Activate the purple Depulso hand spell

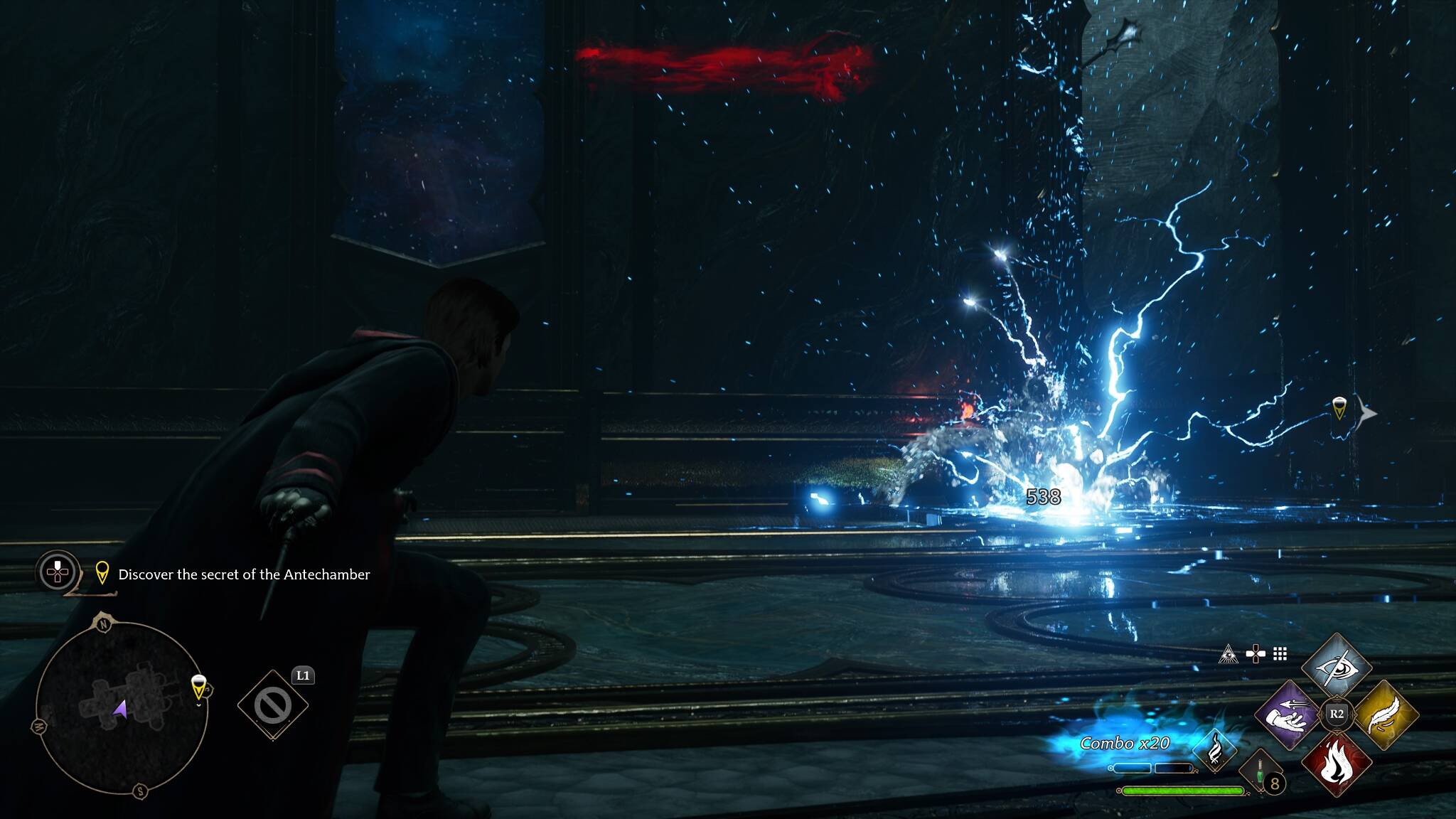(1289, 715)
